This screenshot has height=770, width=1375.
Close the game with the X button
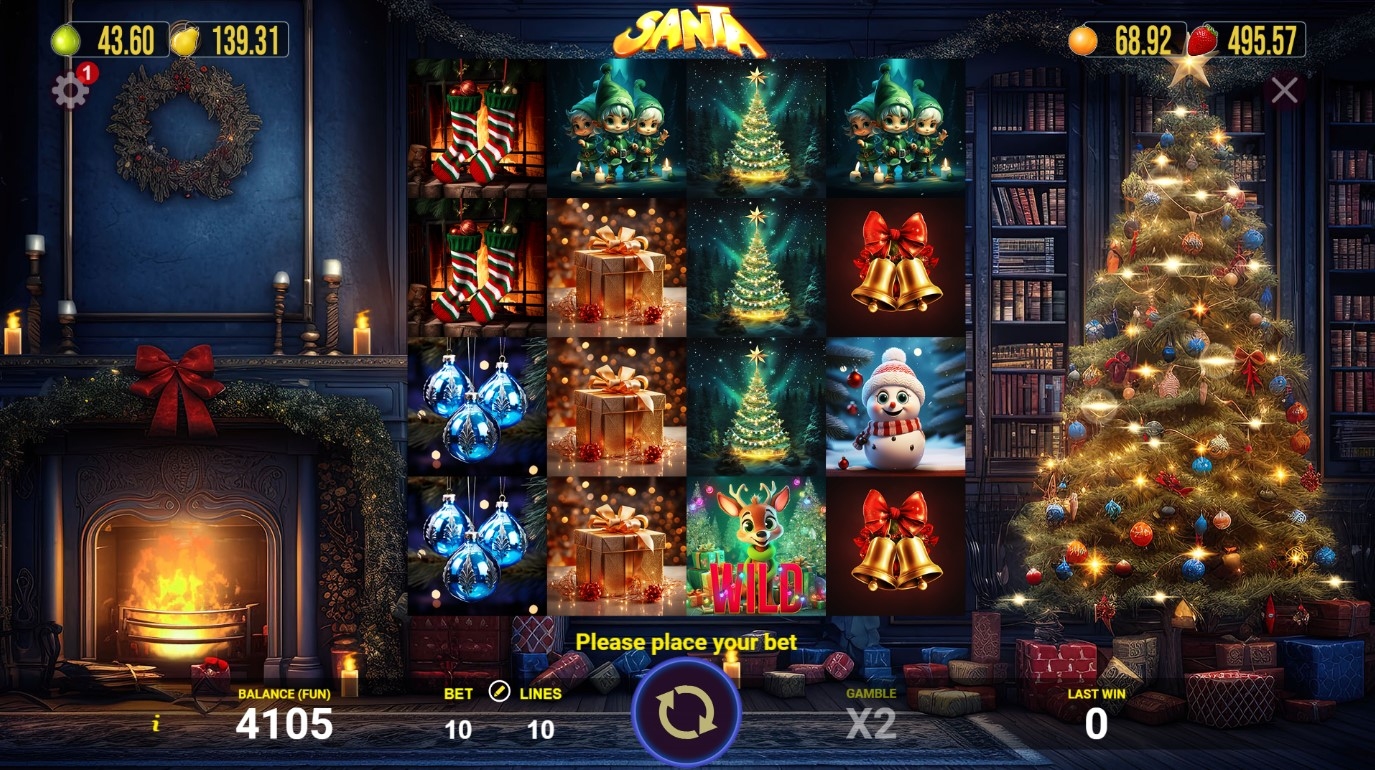[1284, 91]
